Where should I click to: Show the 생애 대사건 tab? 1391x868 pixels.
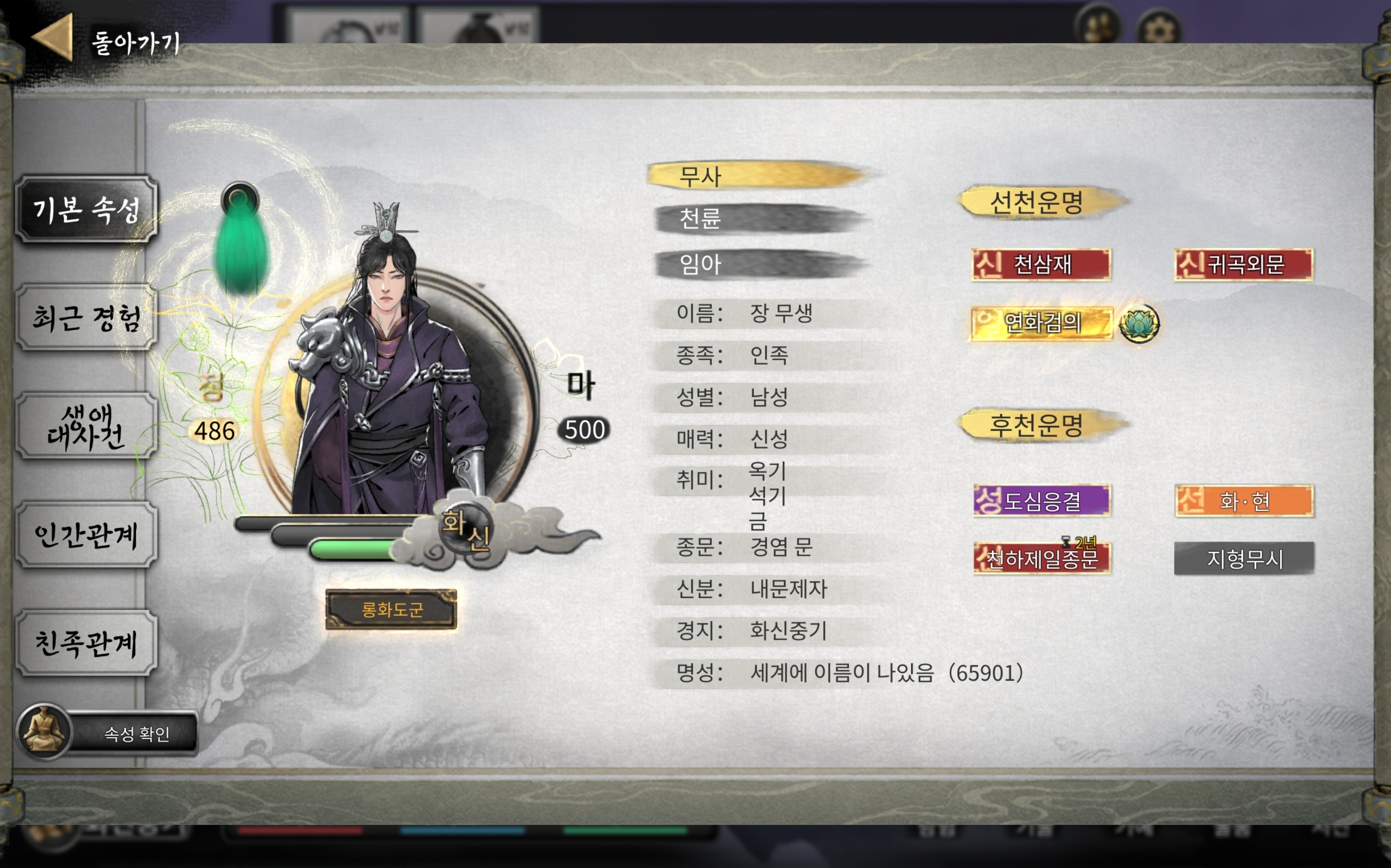[86, 426]
